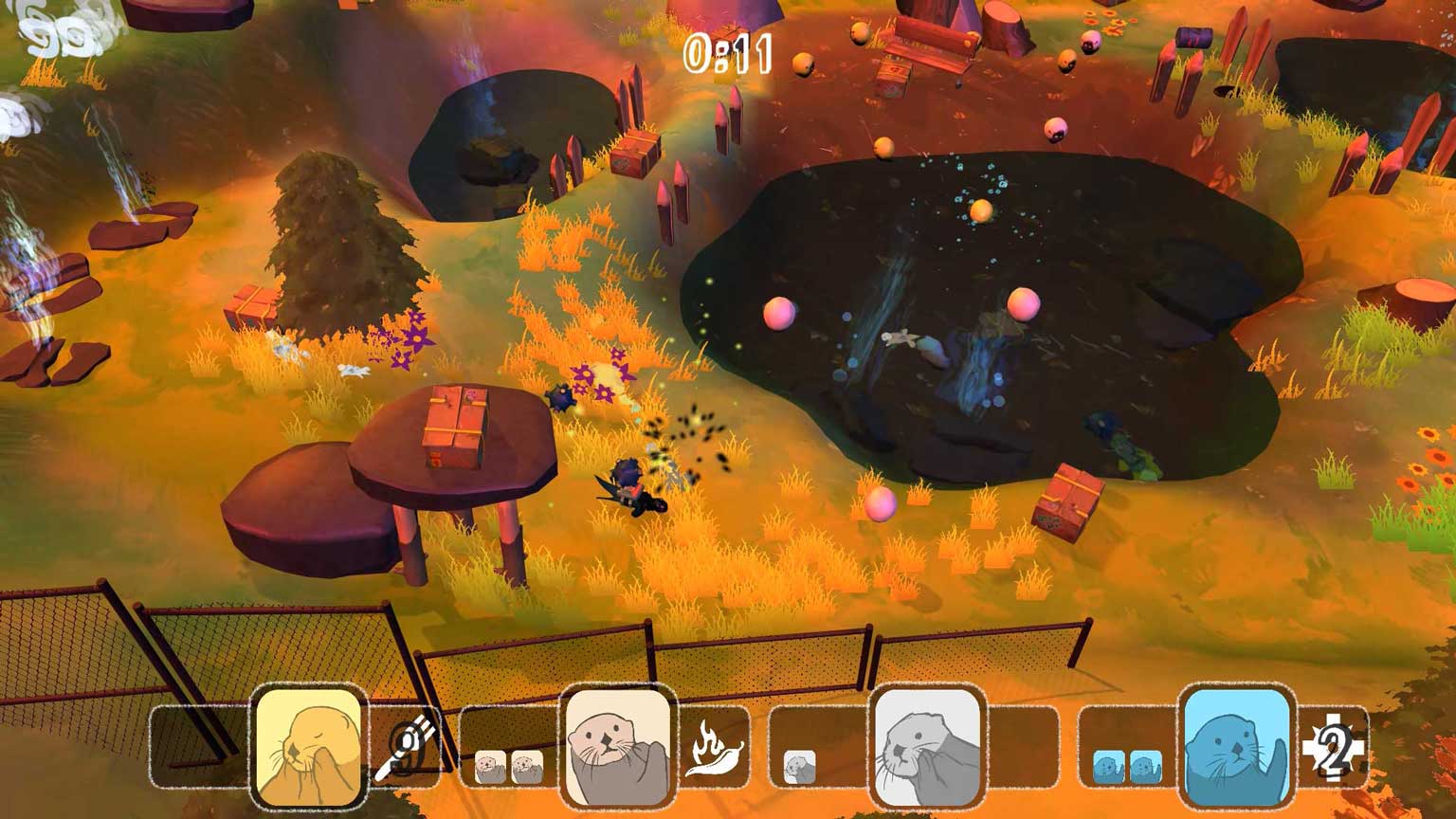
Task: Select the gray otter player portrait
Action: [927, 746]
